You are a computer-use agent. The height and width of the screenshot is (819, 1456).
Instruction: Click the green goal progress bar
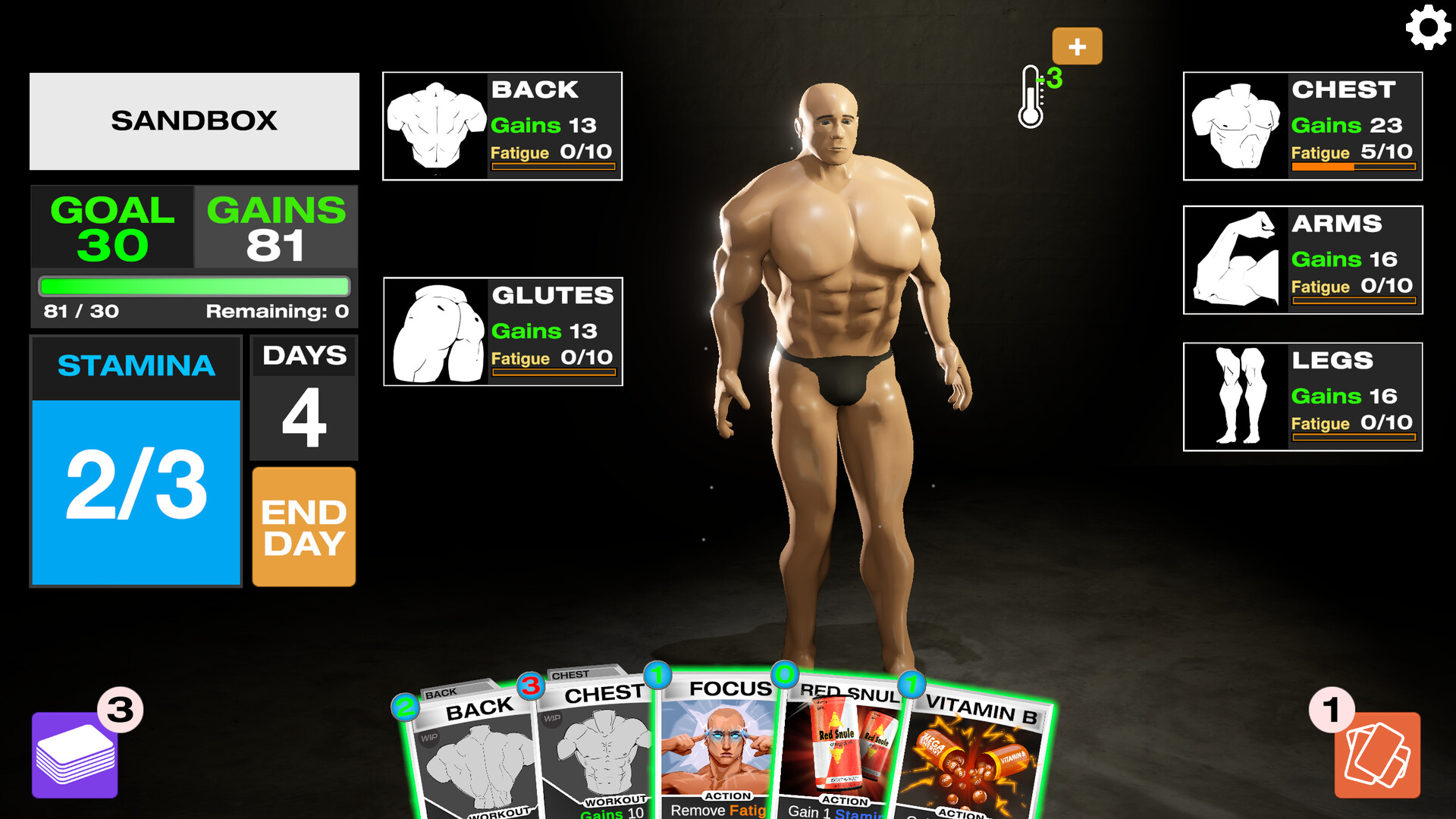tap(193, 286)
